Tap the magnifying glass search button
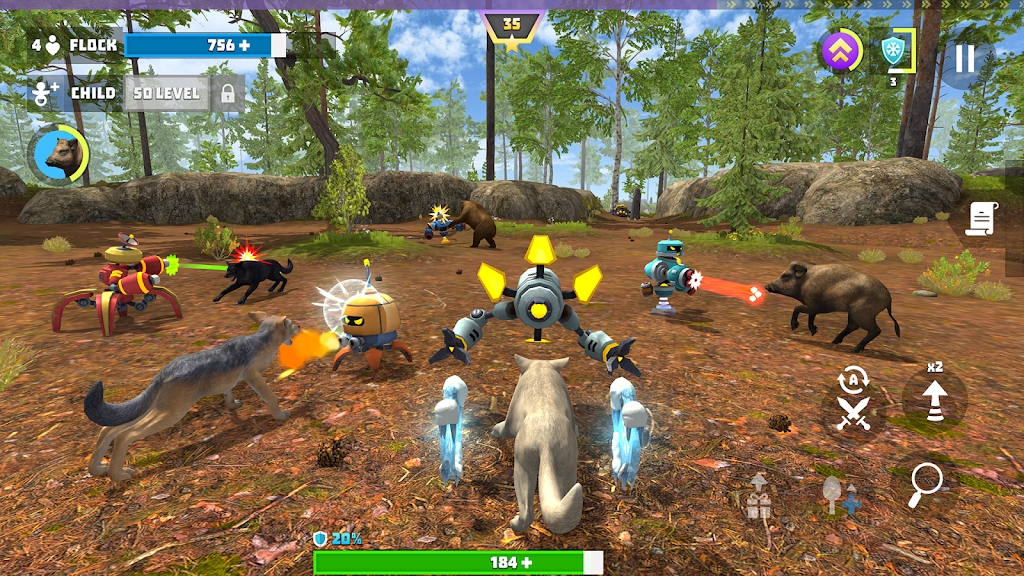Screen dimensions: 1024x576 [925, 485]
